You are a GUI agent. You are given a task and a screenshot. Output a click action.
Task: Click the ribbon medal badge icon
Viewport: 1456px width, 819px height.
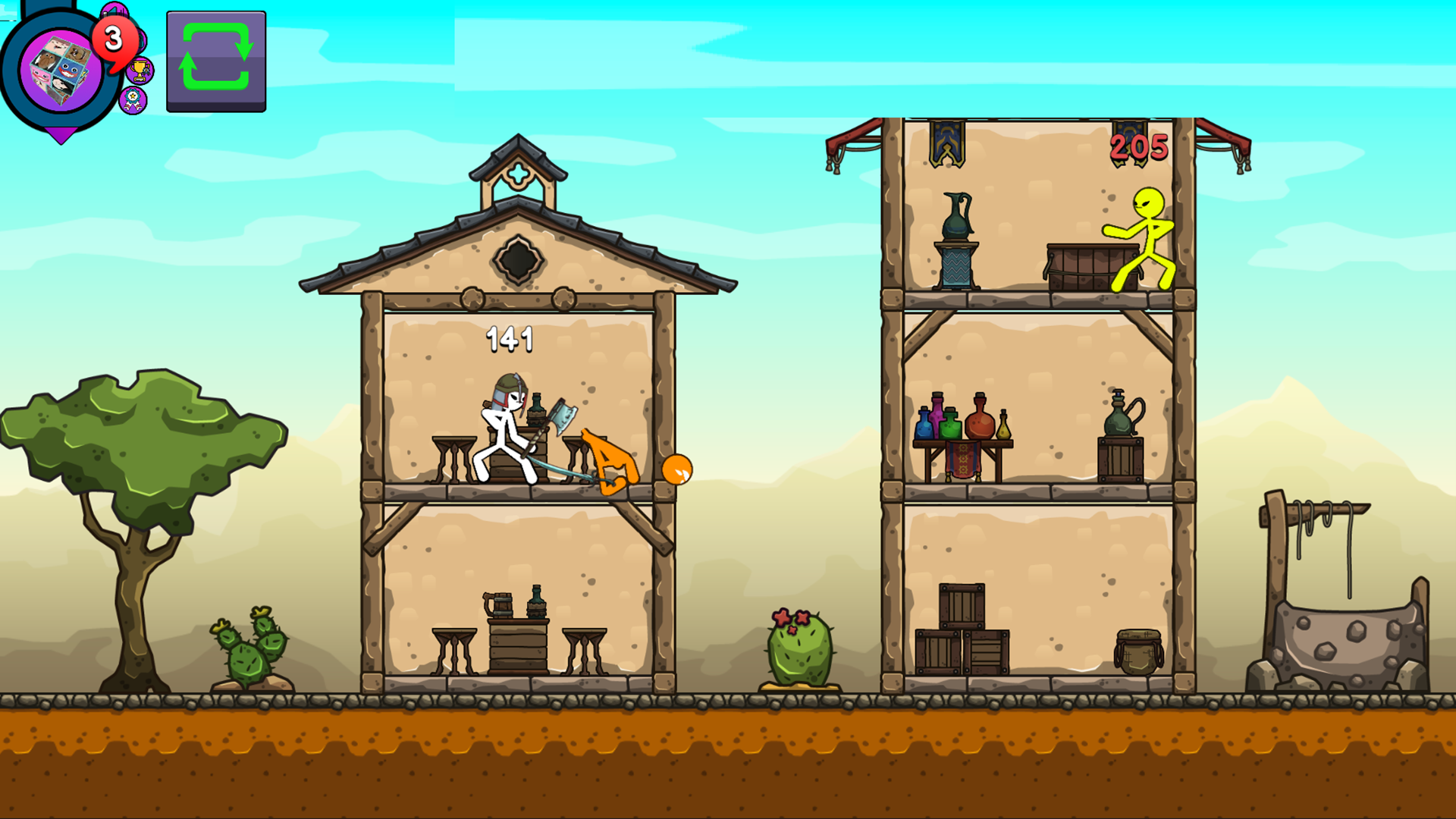click(133, 100)
